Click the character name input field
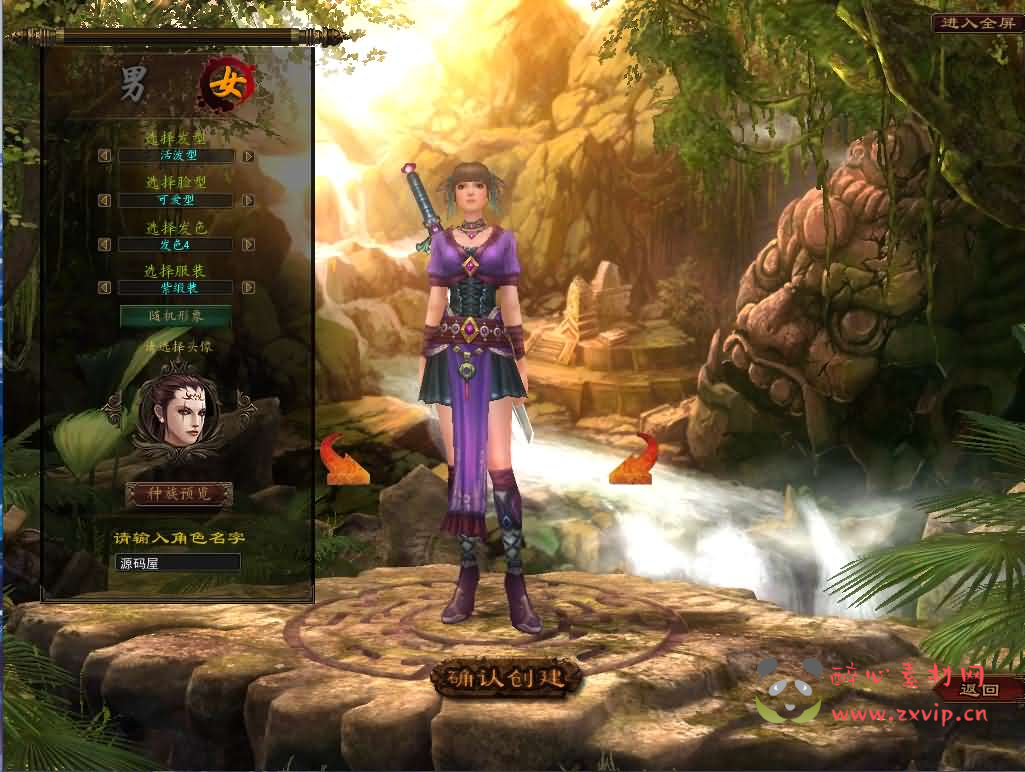The width and height of the screenshot is (1025, 772). pos(177,563)
